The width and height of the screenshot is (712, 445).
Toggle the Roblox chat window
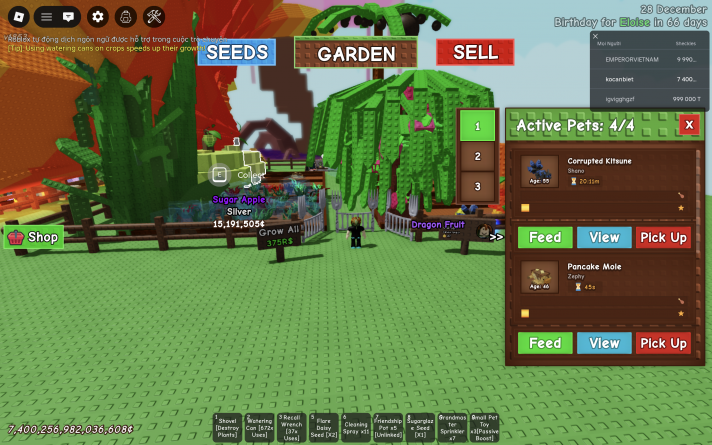[x=68, y=16]
